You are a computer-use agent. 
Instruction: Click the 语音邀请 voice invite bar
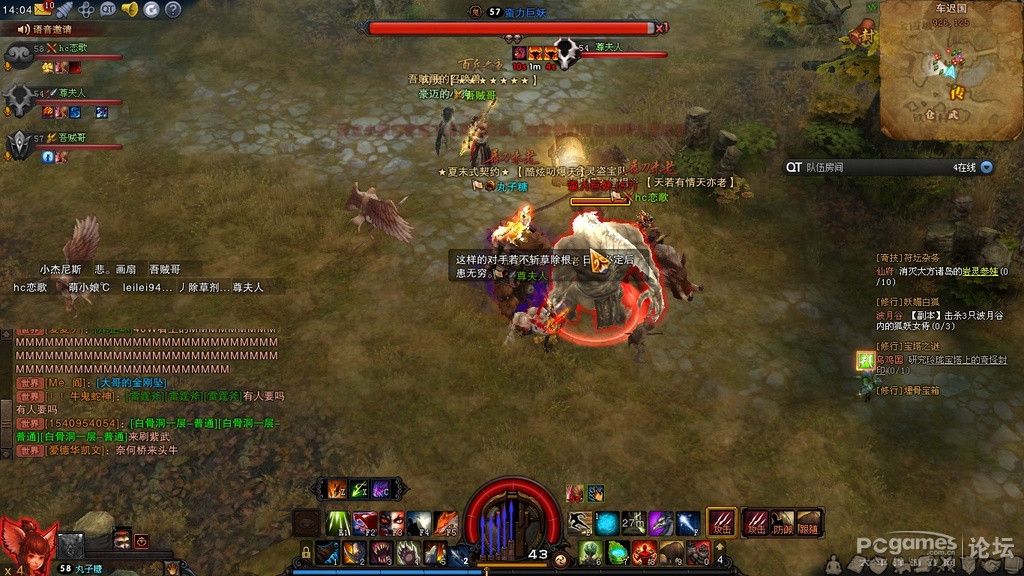click(52, 29)
